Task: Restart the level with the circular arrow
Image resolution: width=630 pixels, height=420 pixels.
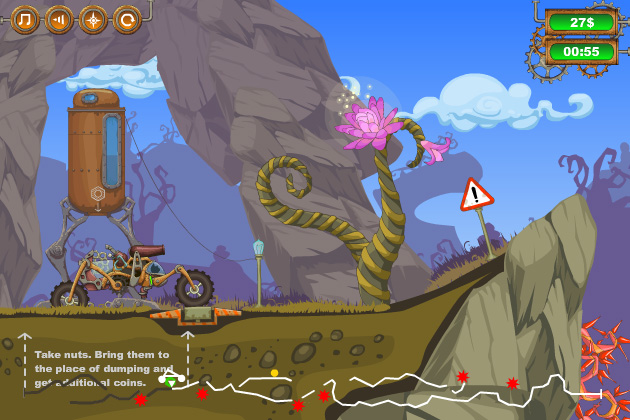Action: coord(127,19)
